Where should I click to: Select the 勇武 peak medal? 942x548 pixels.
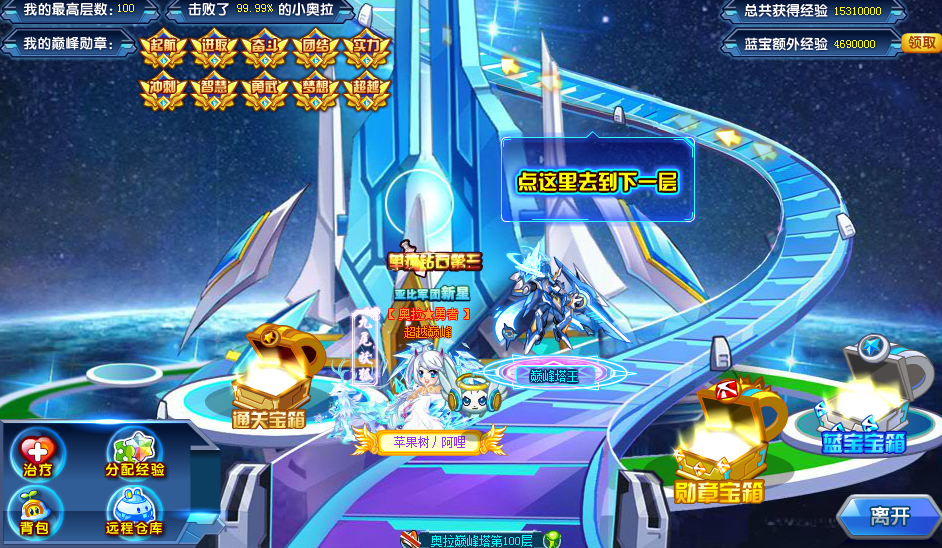coord(265,91)
